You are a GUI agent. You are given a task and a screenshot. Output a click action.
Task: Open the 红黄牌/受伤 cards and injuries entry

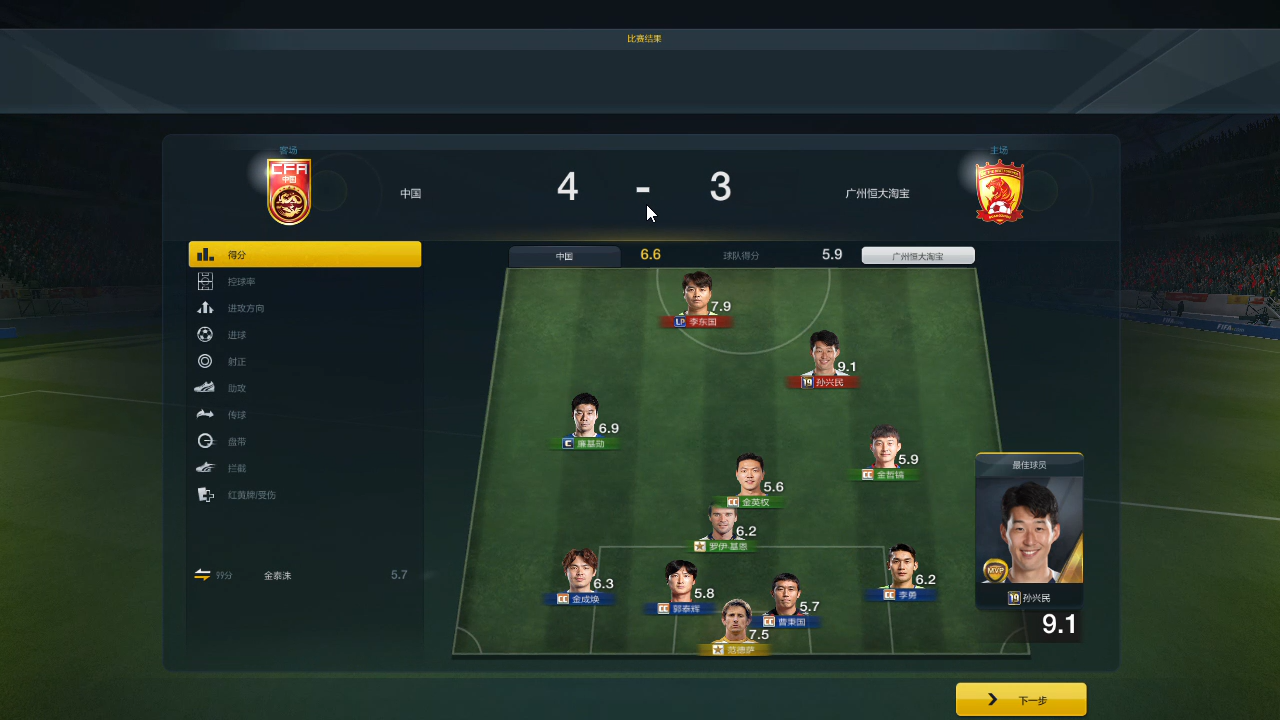pyautogui.click(x=304, y=494)
